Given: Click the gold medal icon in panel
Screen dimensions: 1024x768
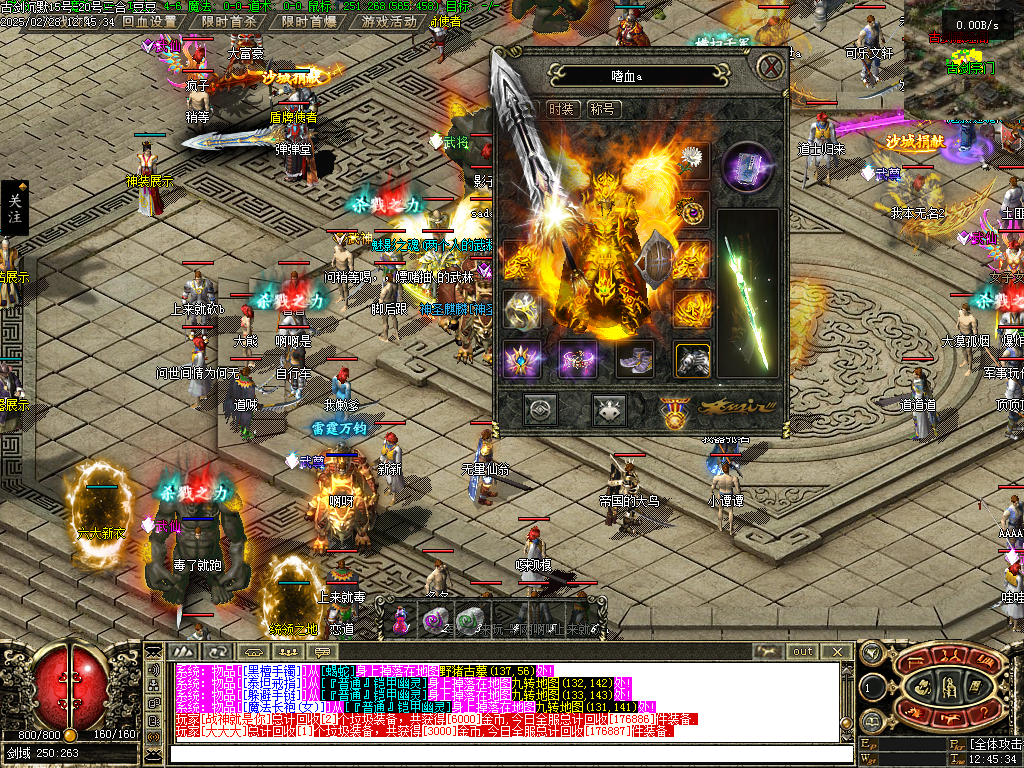Looking at the screenshot, I should pos(673,412).
